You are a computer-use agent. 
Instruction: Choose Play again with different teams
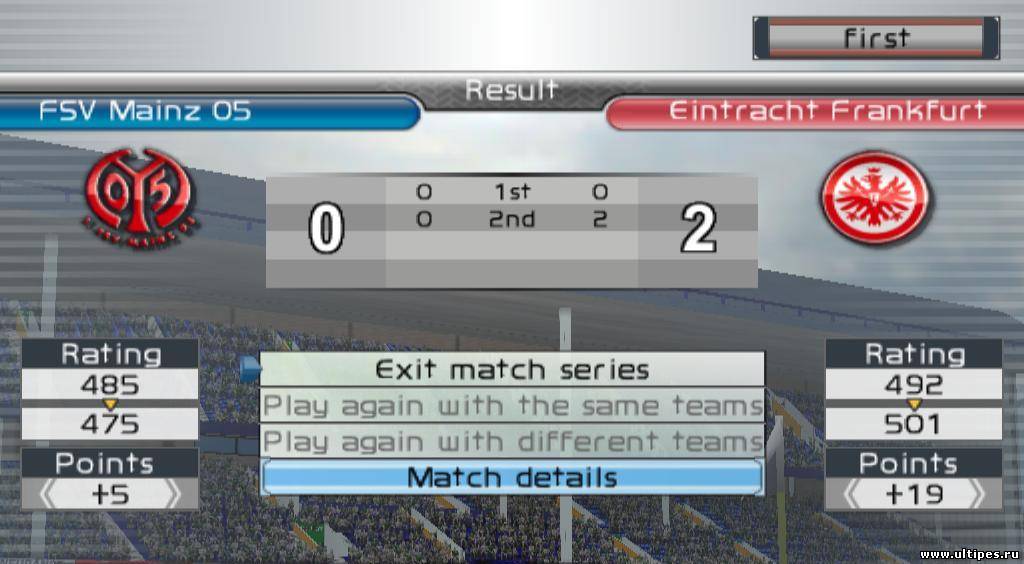coord(512,441)
